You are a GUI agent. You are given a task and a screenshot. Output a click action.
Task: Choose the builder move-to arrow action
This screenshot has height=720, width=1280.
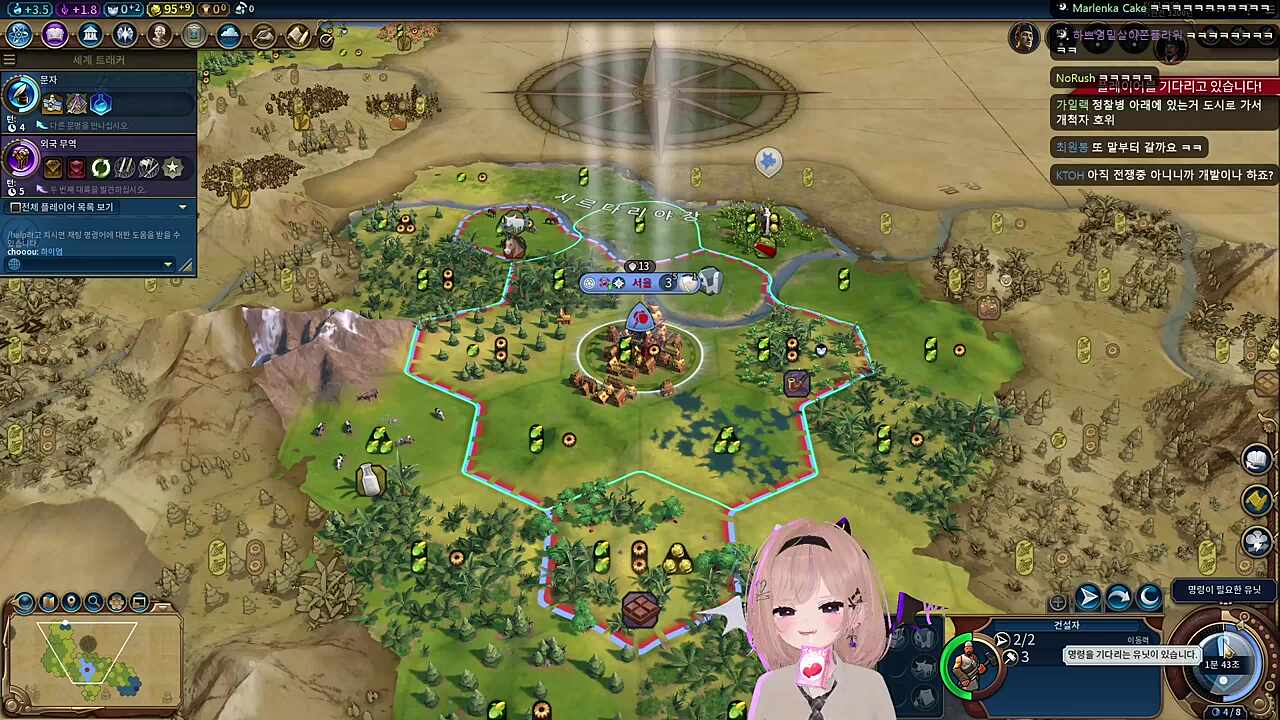[1088, 598]
